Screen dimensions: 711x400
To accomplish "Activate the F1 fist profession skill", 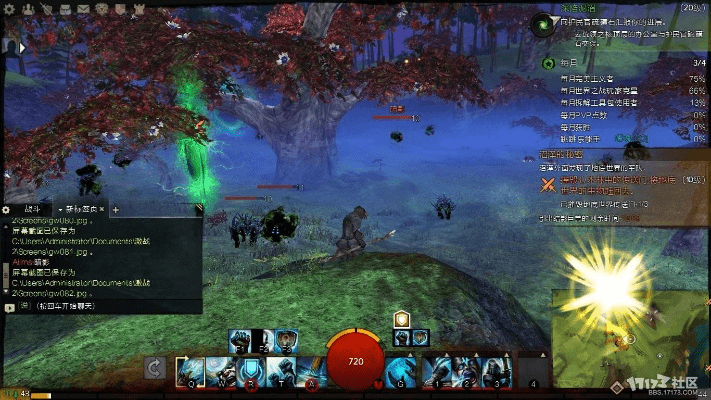I will click(x=240, y=340).
